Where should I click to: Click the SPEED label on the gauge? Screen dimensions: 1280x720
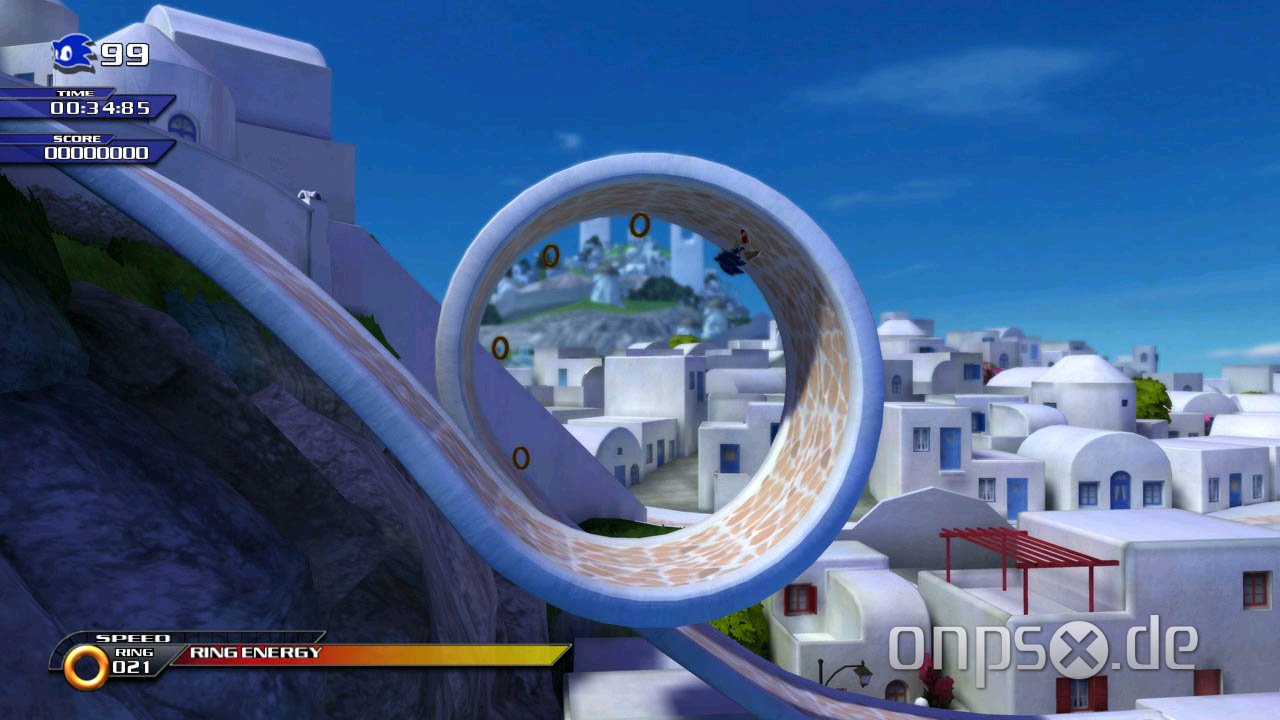135,637
